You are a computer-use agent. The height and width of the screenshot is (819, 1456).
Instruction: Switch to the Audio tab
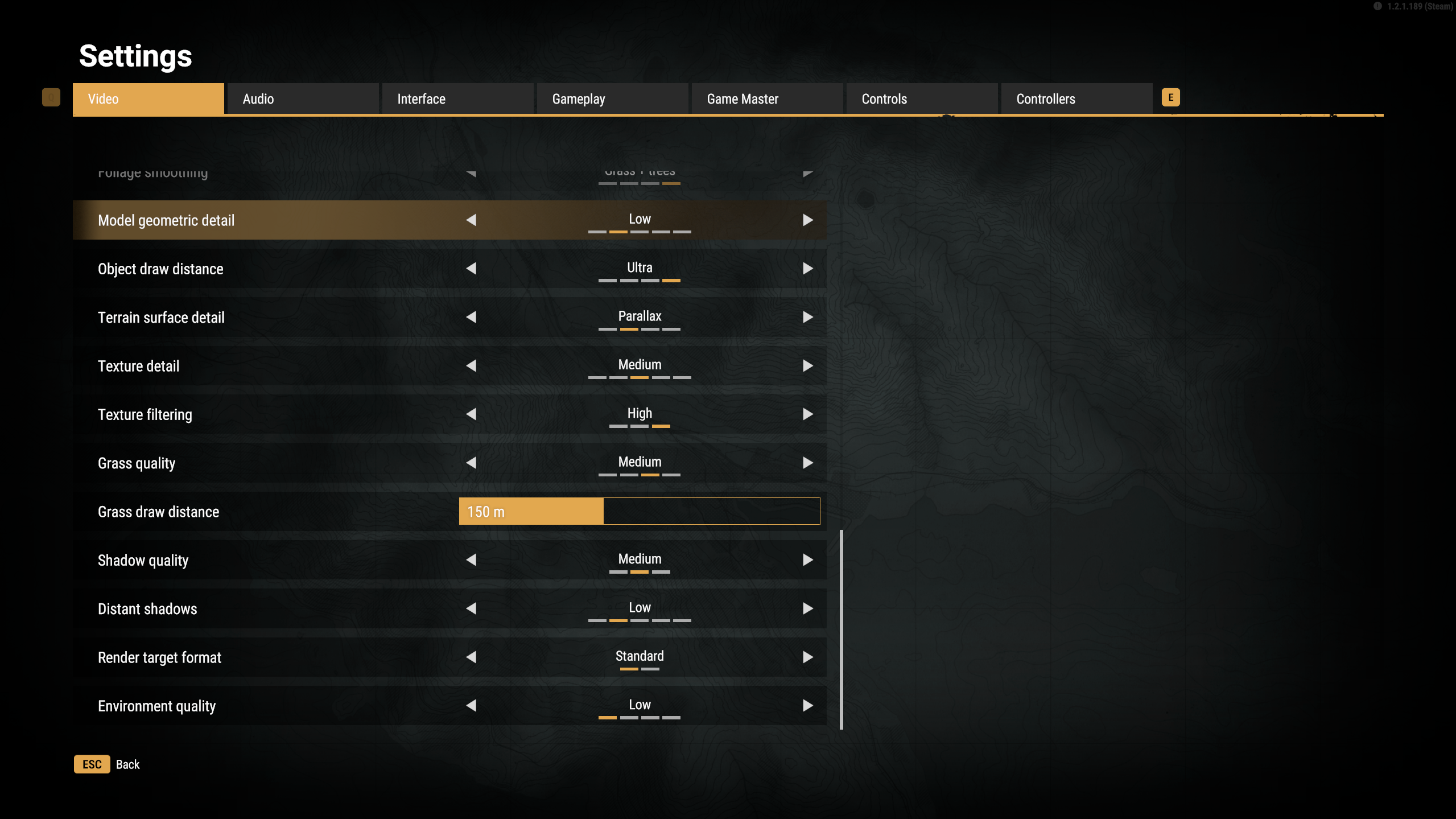pos(302,99)
